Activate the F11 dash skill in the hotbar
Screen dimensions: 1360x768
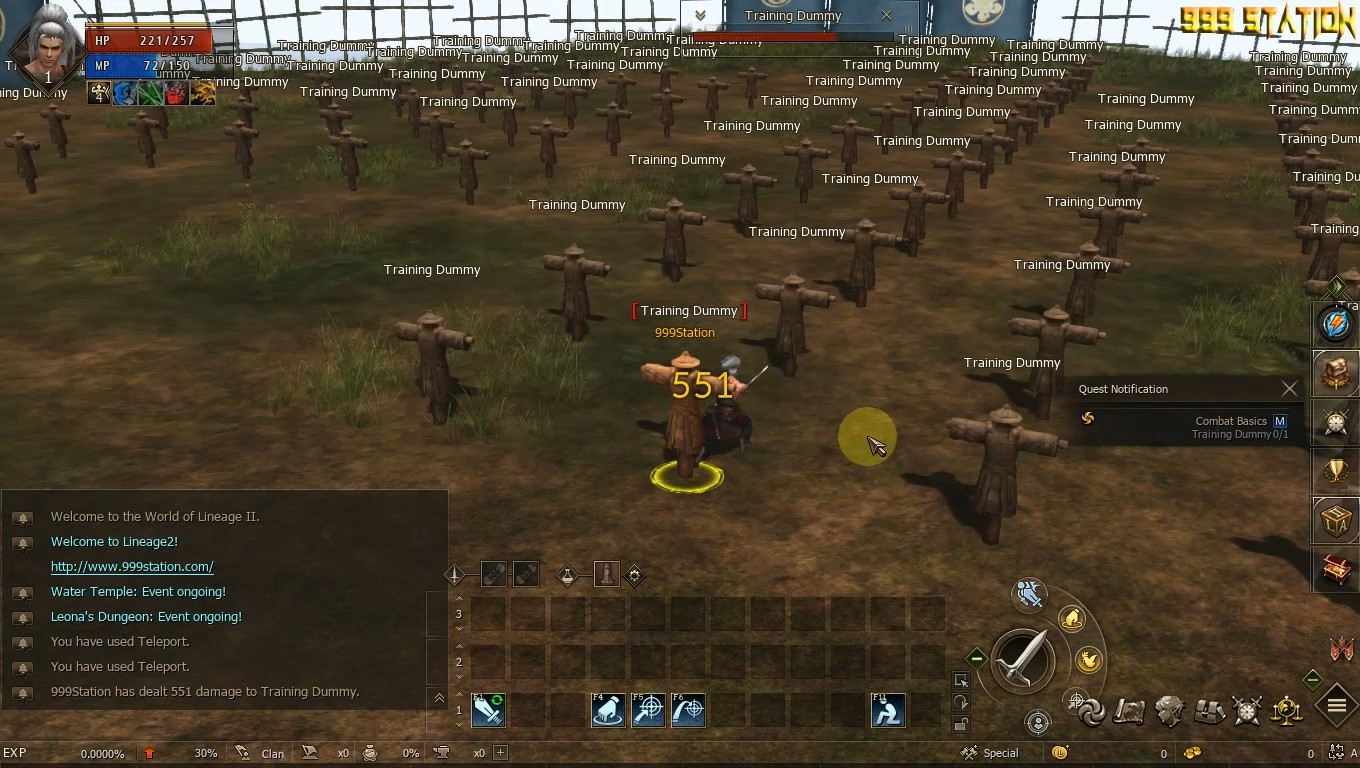pos(888,710)
